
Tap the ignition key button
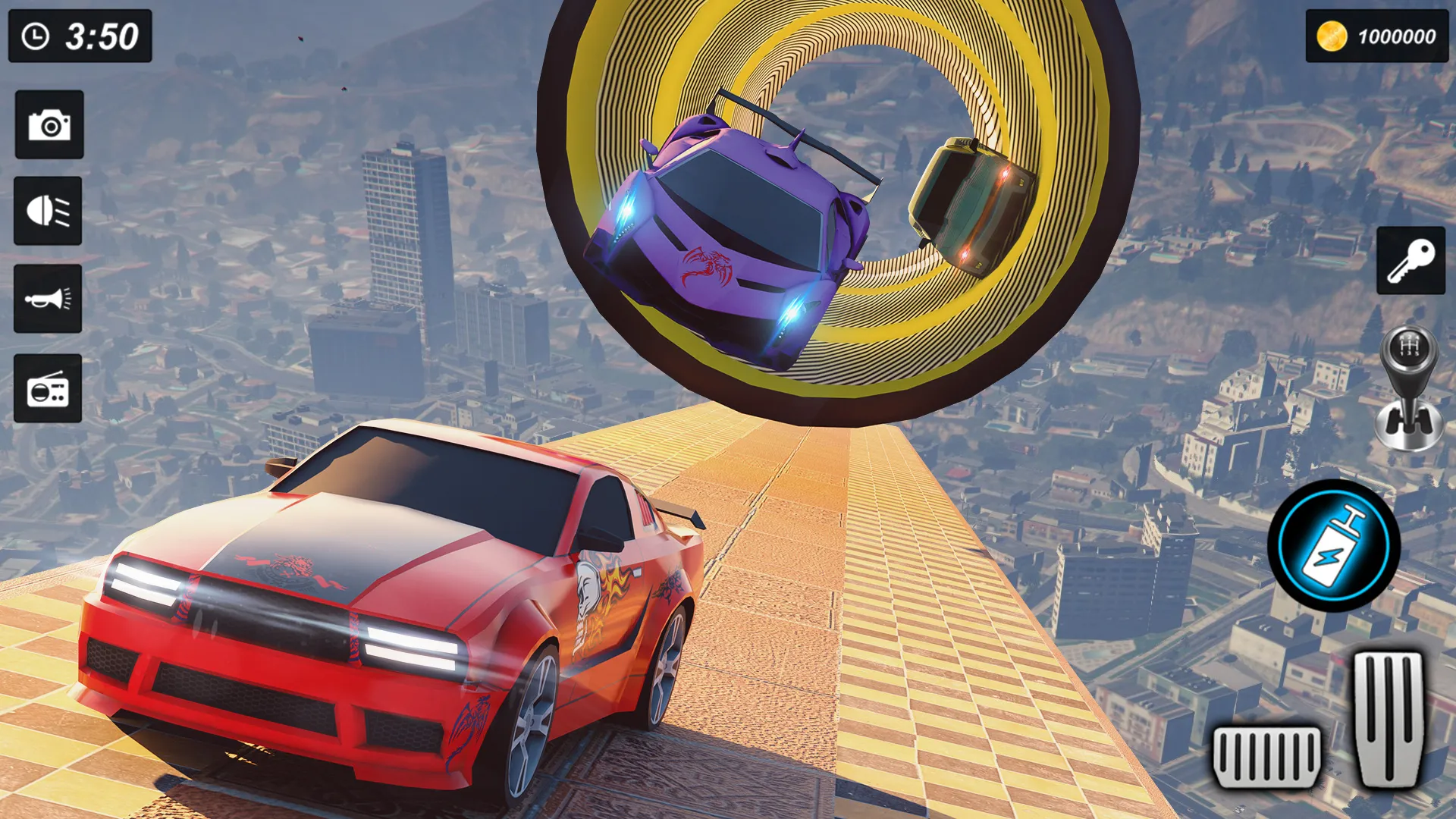point(1410,260)
